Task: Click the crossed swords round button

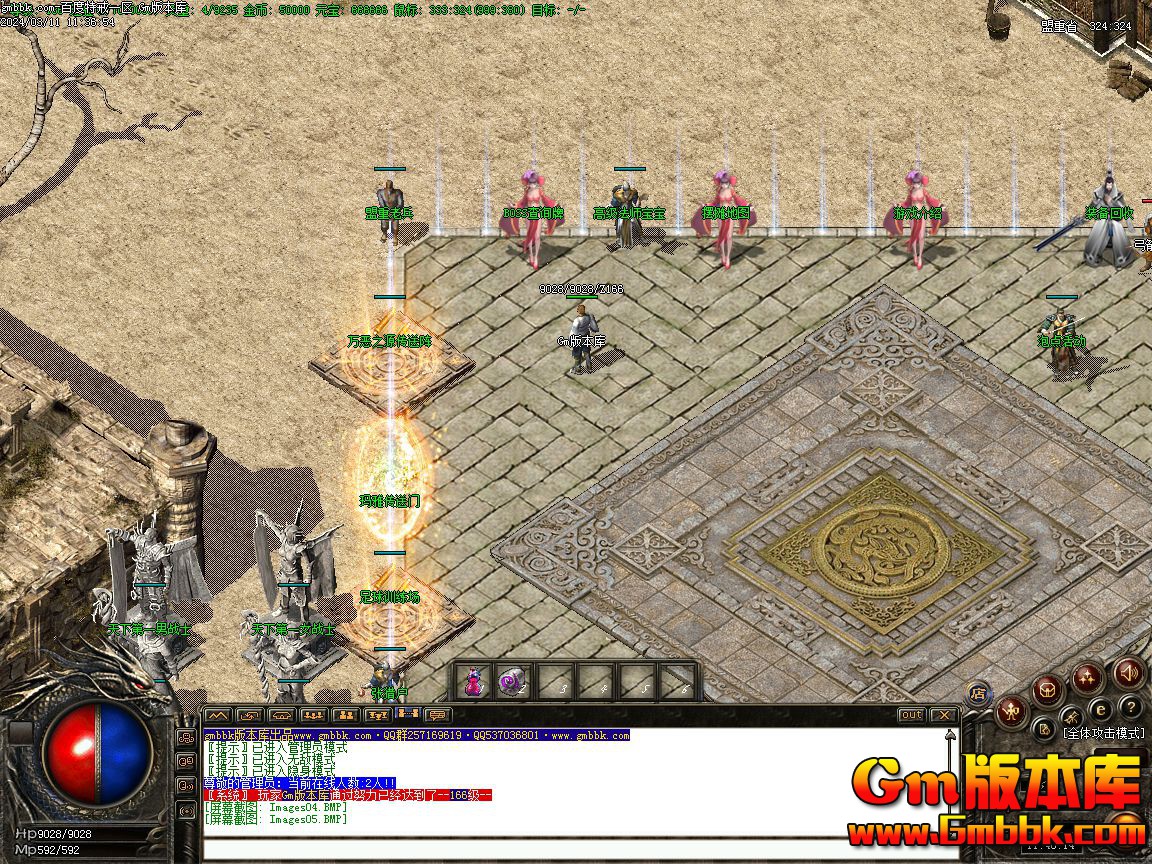Action: (1071, 716)
